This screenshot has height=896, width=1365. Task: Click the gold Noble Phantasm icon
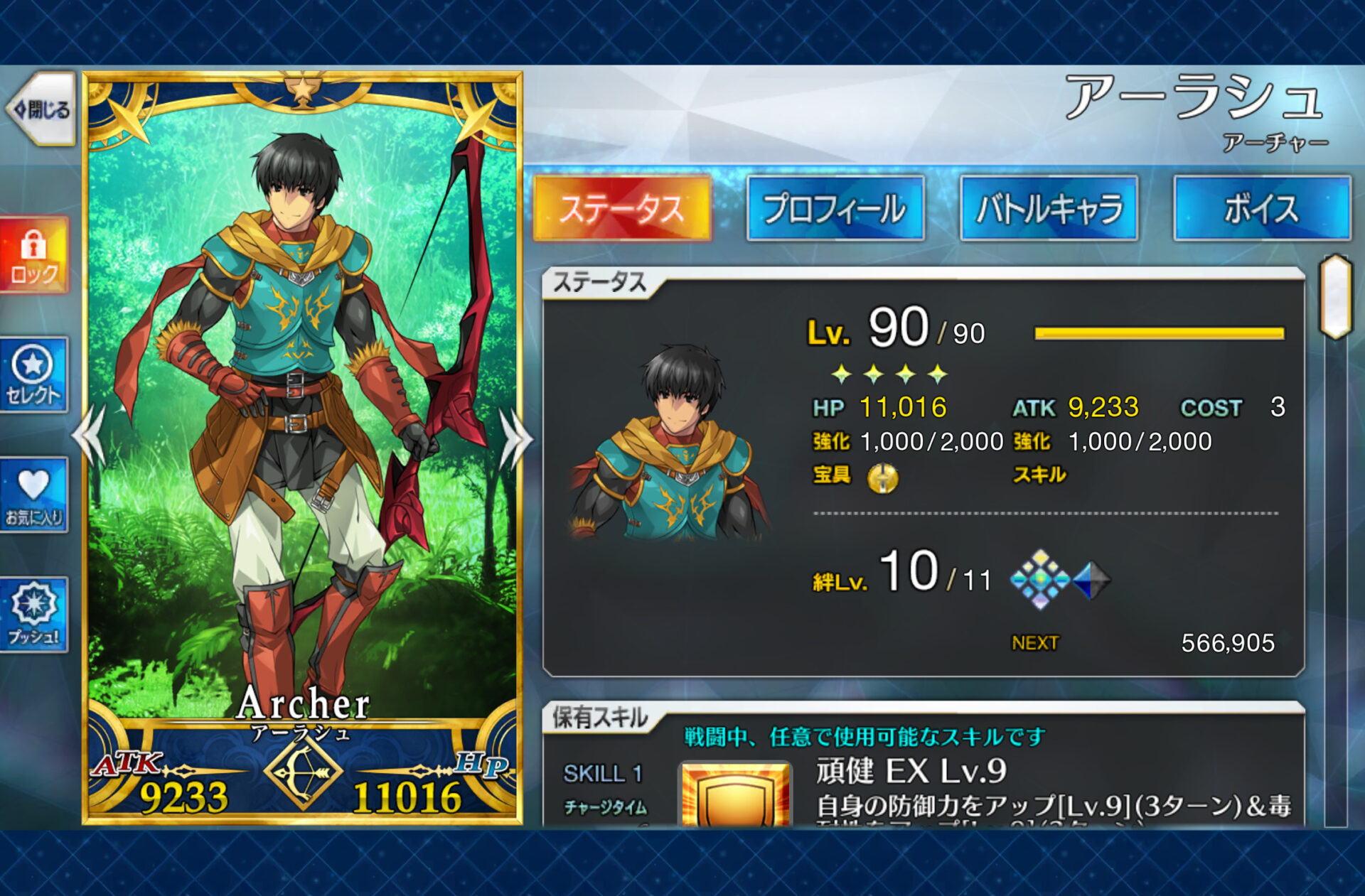pyautogui.click(x=882, y=477)
